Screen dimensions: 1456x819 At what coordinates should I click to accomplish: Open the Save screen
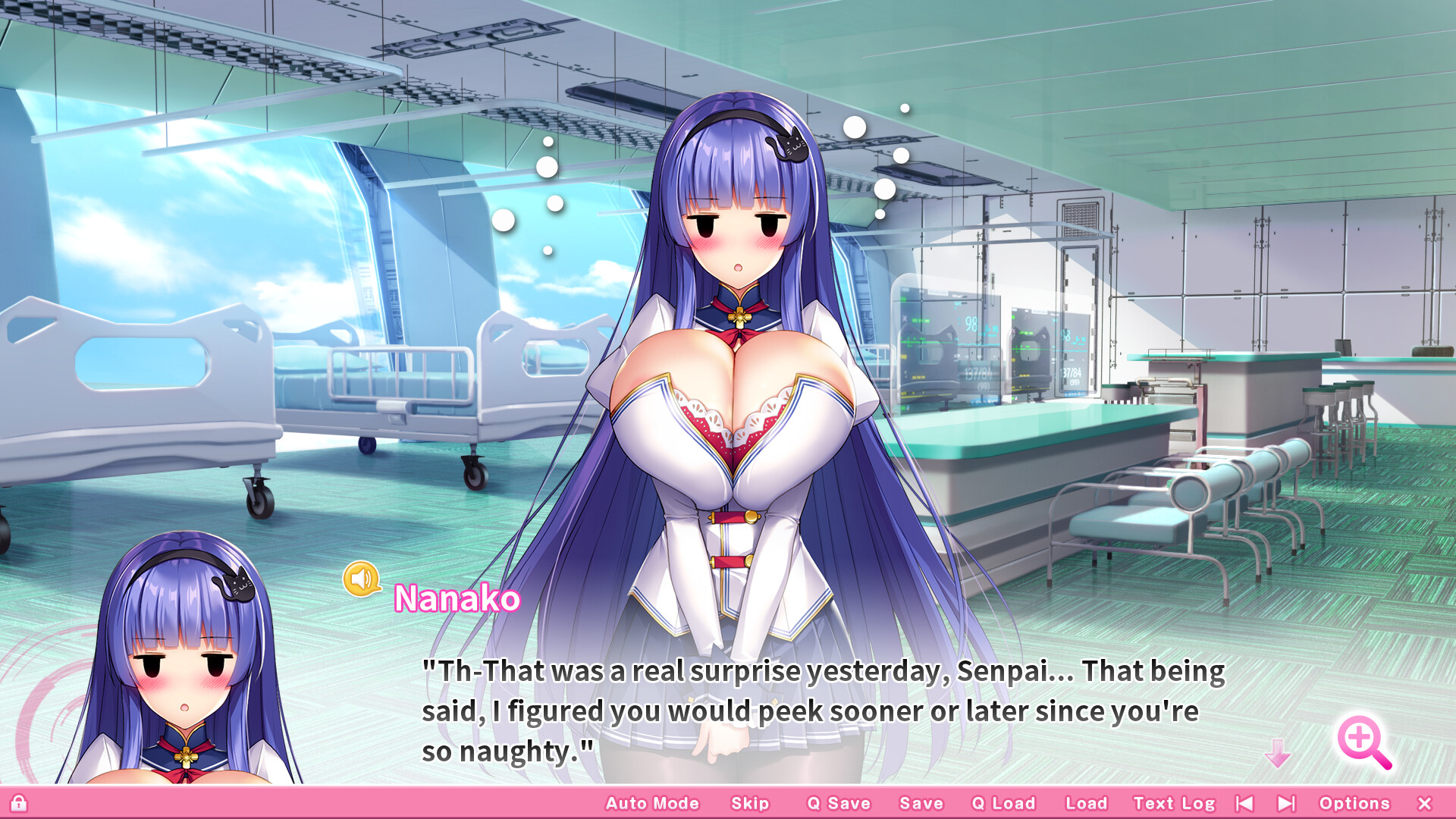[920, 803]
